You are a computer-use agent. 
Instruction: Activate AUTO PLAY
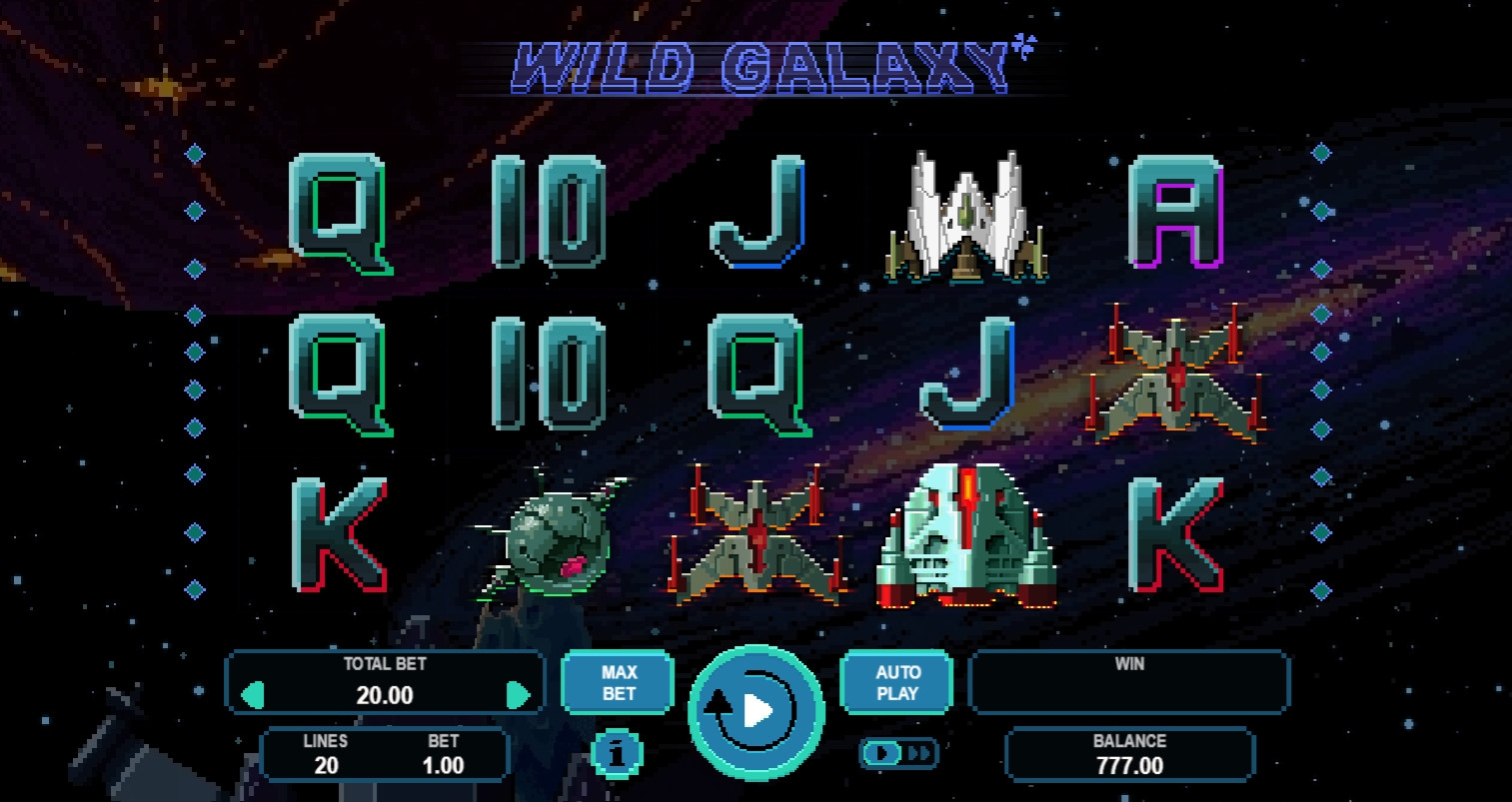coord(896,683)
